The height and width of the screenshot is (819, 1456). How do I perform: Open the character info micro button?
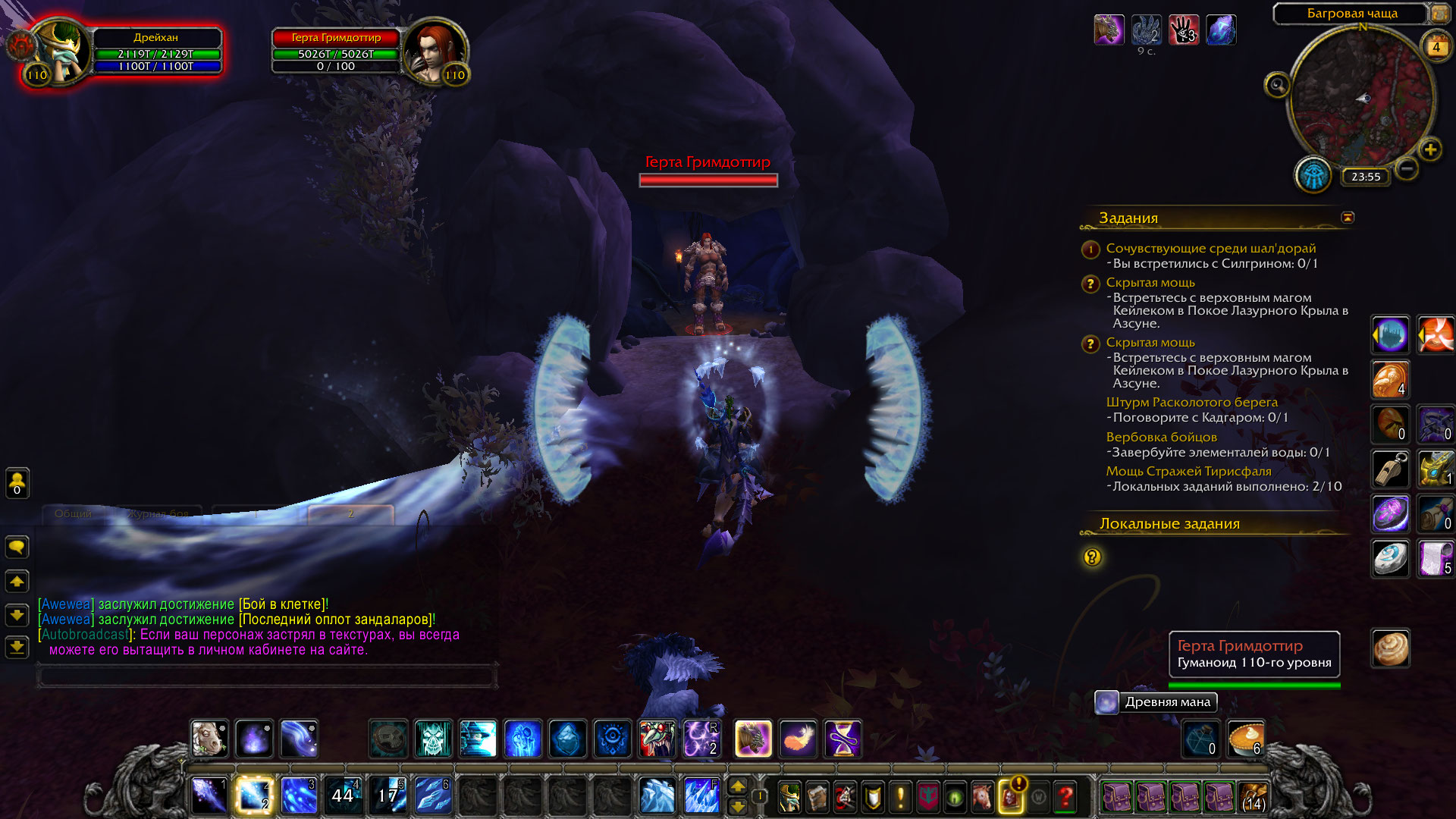(x=789, y=796)
